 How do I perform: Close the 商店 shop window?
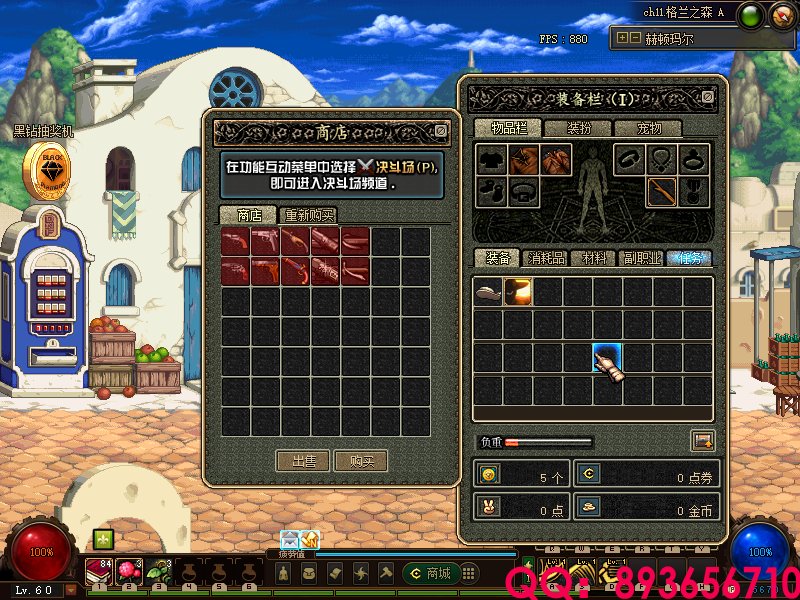(x=441, y=131)
